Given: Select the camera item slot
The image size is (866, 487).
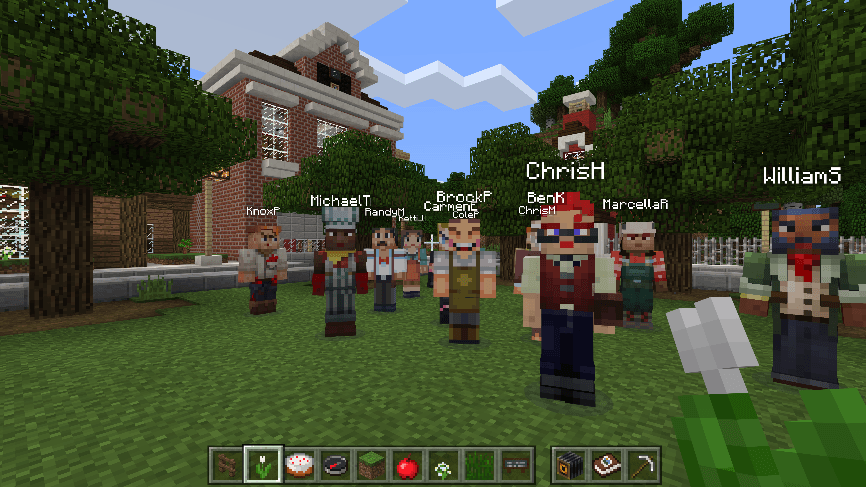Looking at the screenshot, I should (x=569, y=464).
